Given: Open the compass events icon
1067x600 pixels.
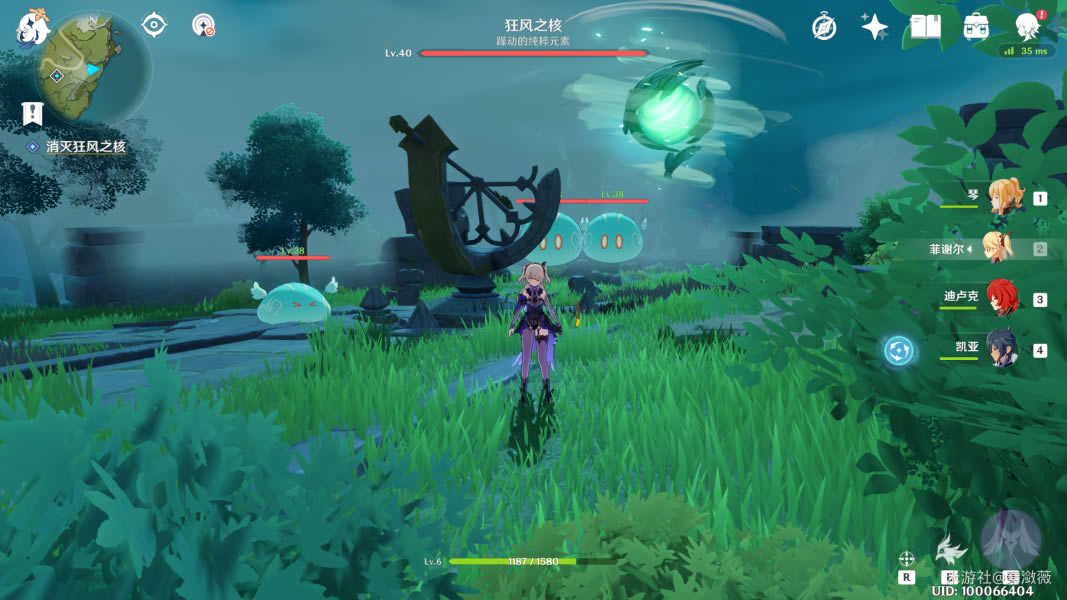Looking at the screenshot, I should (824, 27).
